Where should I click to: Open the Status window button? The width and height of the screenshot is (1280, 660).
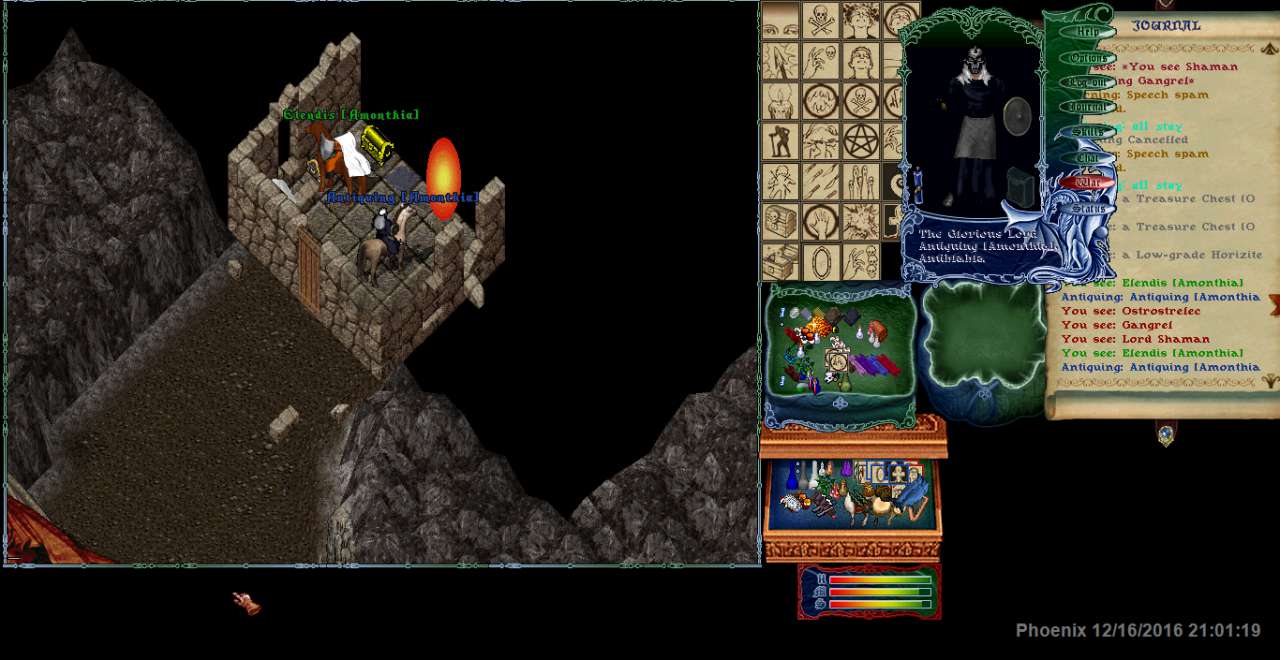pyautogui.click(x=1087, y=209)
